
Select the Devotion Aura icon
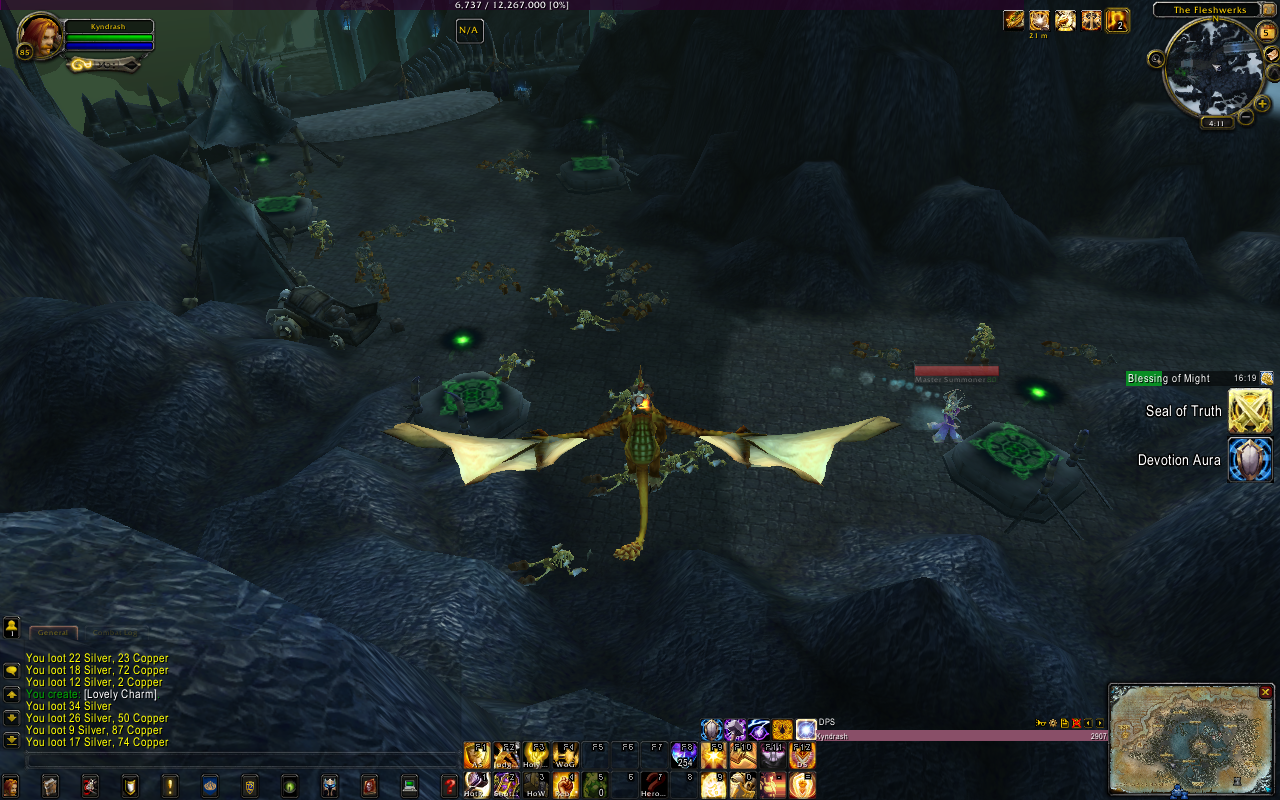[x=1250, y=460]
